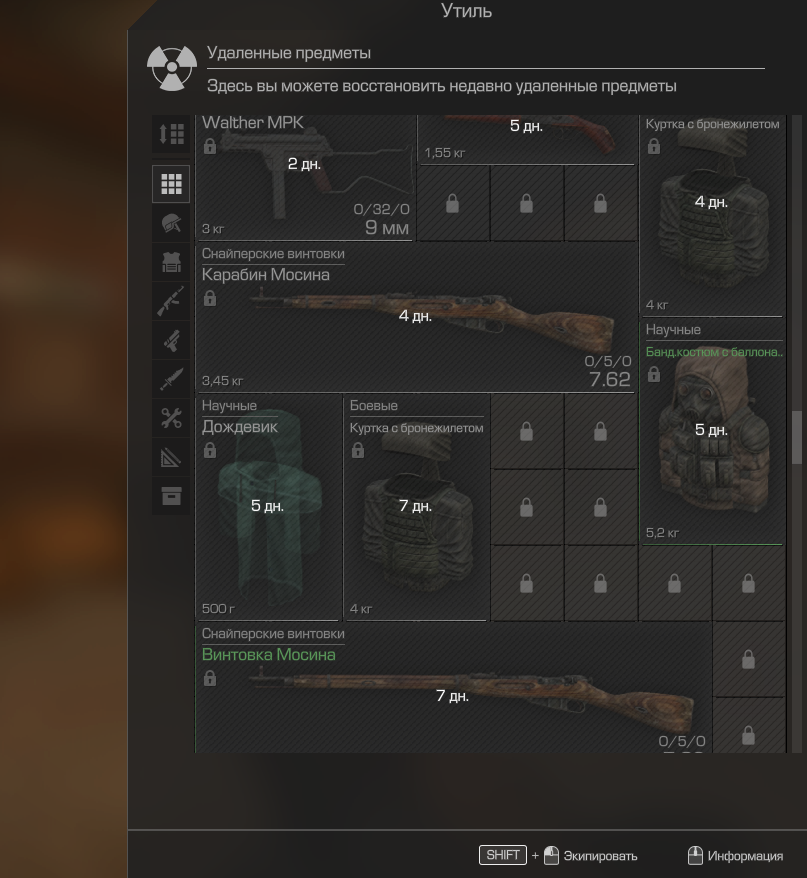Switch to assault rifle filter

click(x=171, y=301)
